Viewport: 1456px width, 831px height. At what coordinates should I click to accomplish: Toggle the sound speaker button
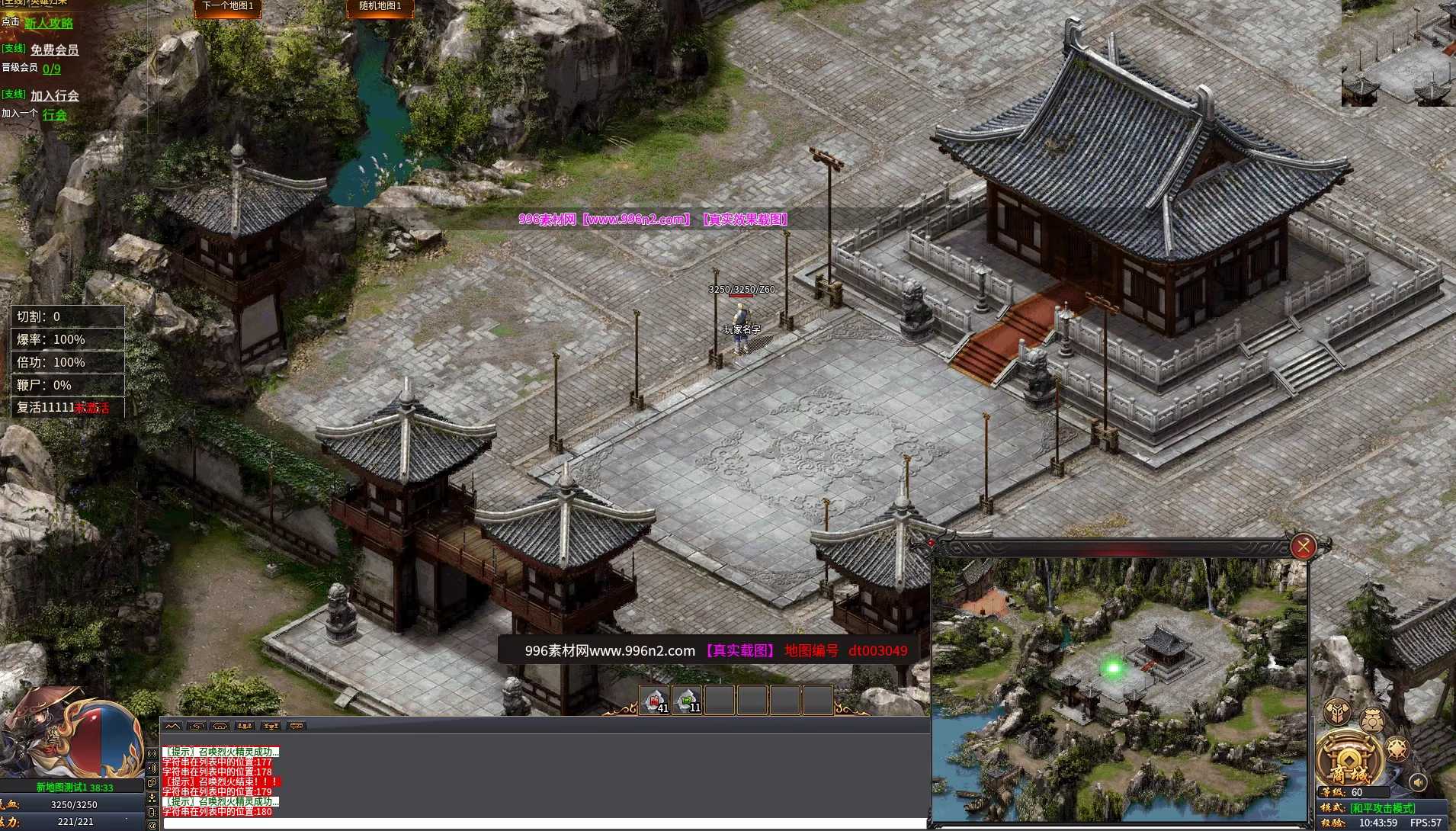click(x=1418, y=782)
